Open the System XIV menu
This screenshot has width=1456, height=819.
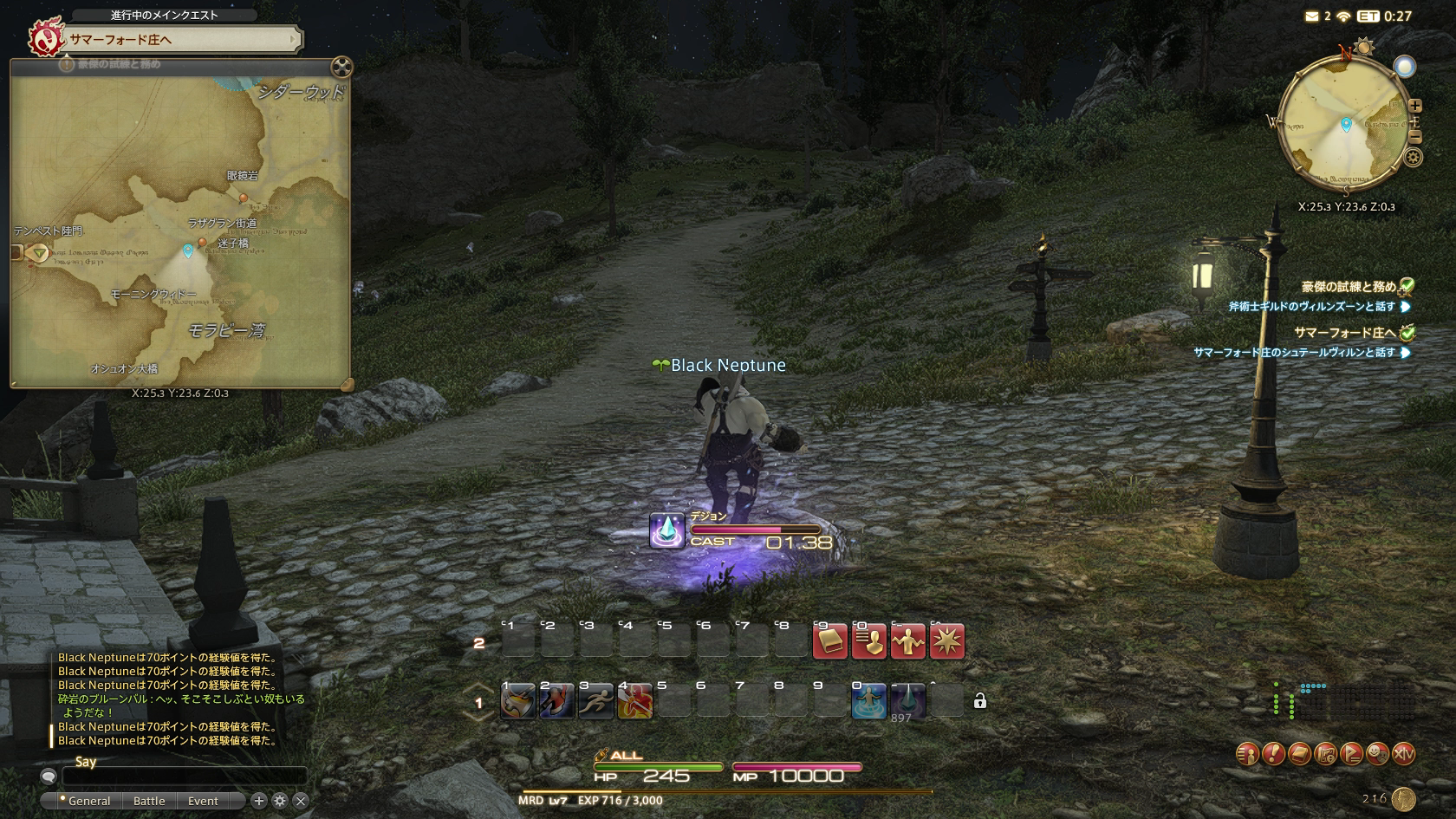(1403, 754)
